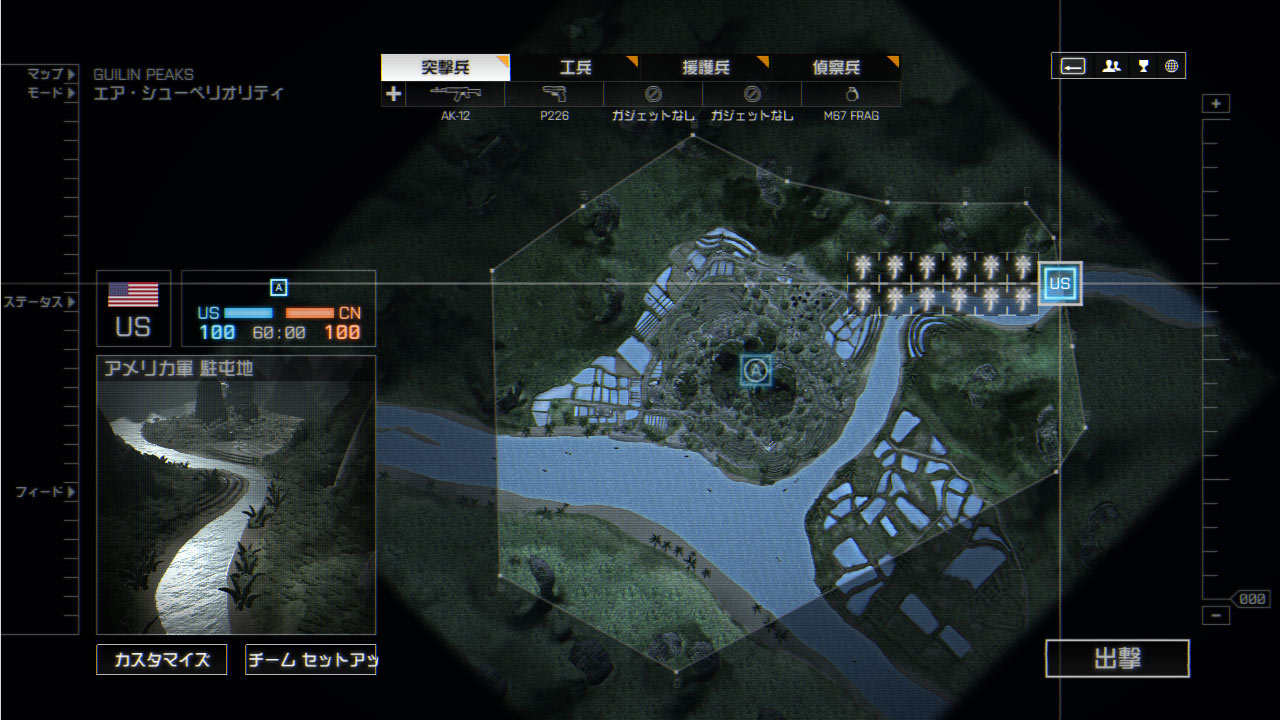Select the M67 FRAG grenade slot
The width and height of the screenshot is (1280, 720).
coord(851,95)
